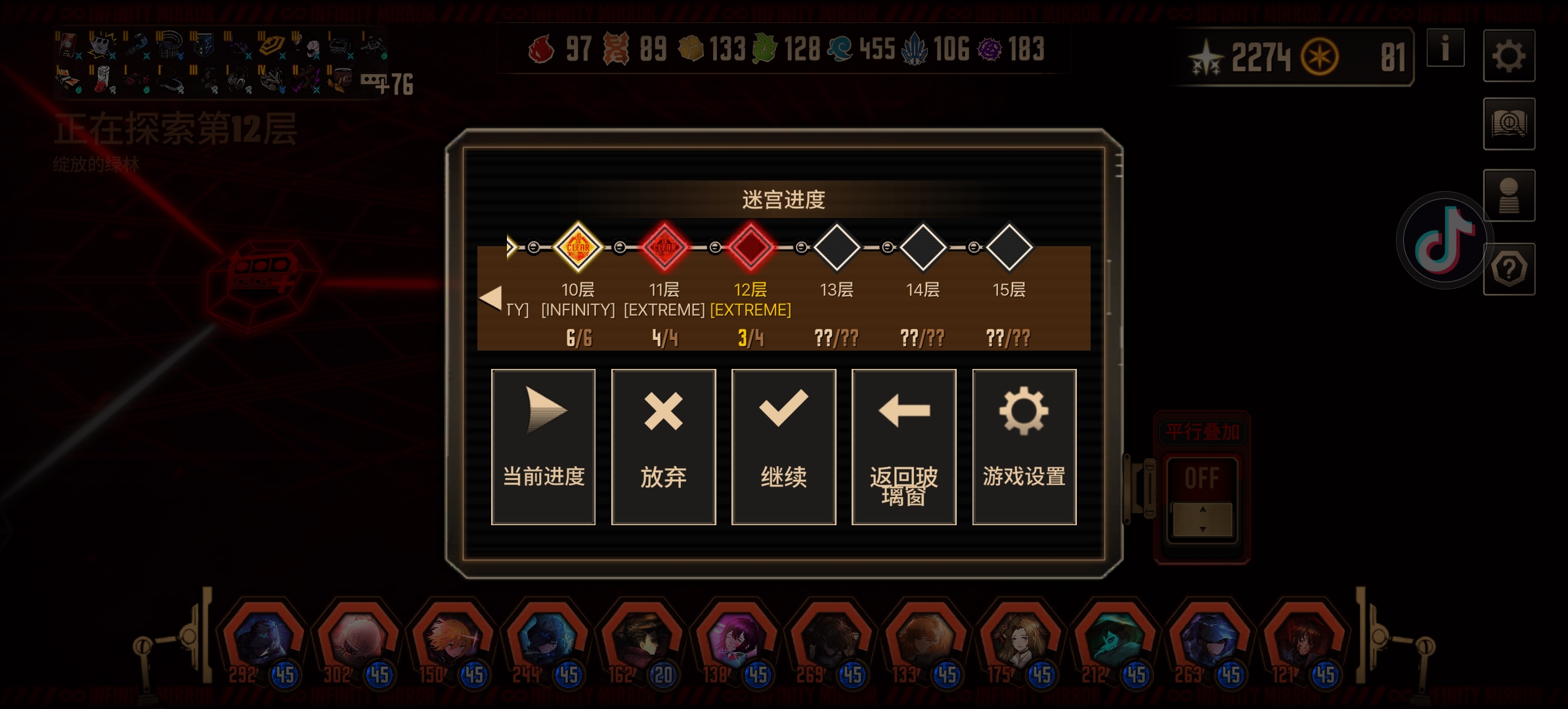Open the player profile icon on right sidebar

pos(1508,196)
